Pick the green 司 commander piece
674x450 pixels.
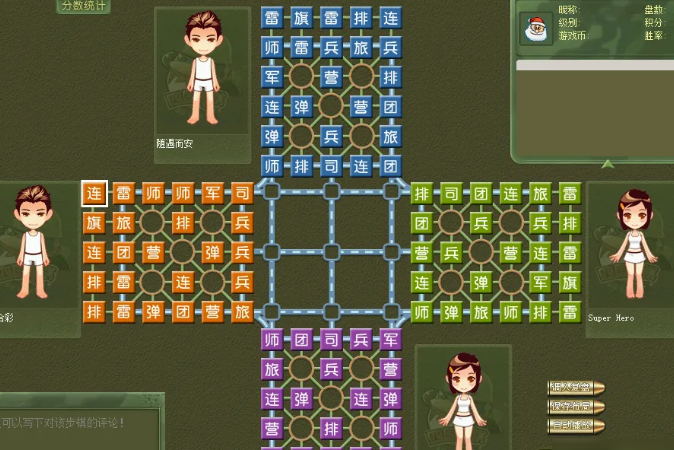click(451, 193)
